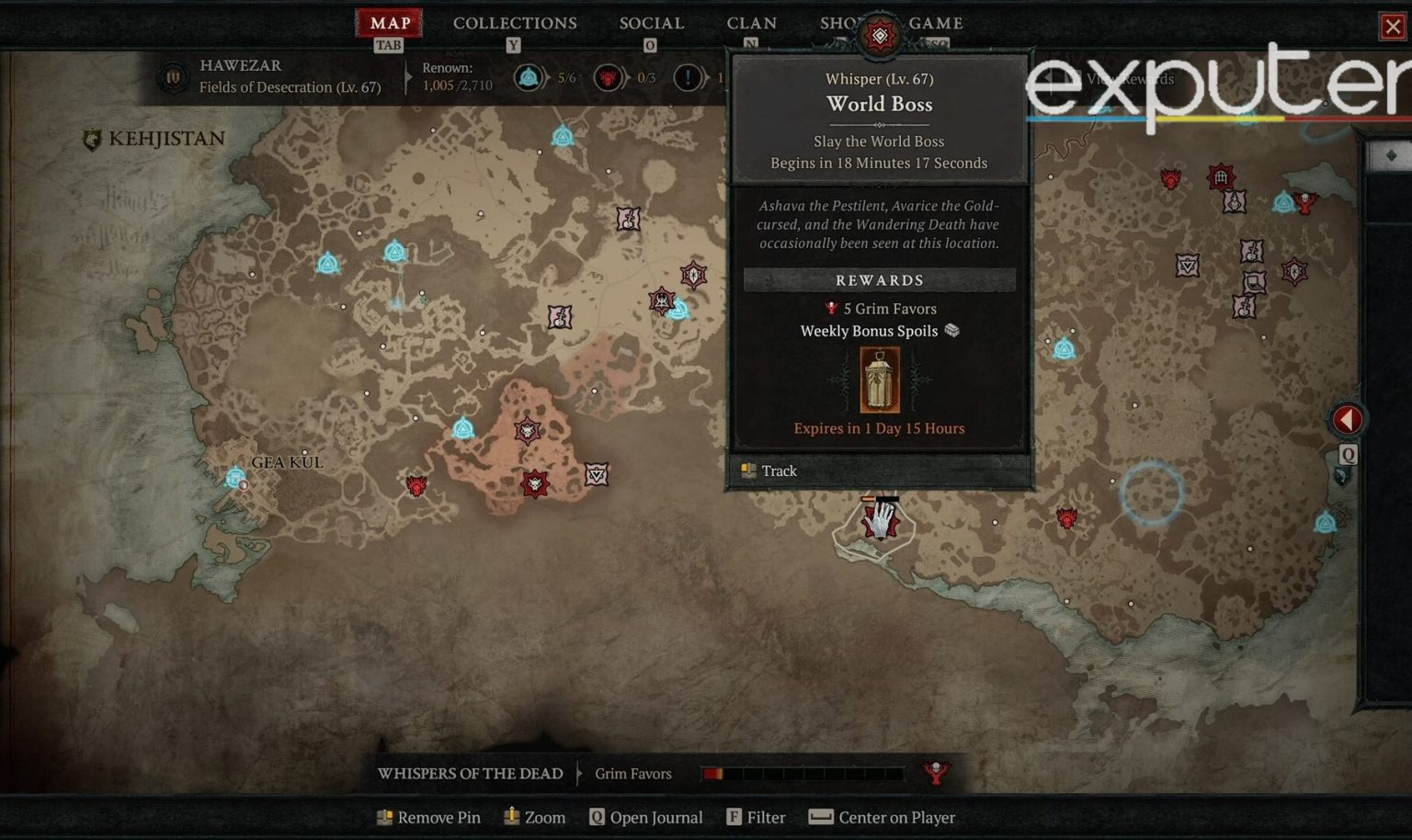Viewport: 1412px width, 840px height.
Task: Click the blue Altar counter showing 5/6
Action: pyautogui.click(x=530, y=78)
